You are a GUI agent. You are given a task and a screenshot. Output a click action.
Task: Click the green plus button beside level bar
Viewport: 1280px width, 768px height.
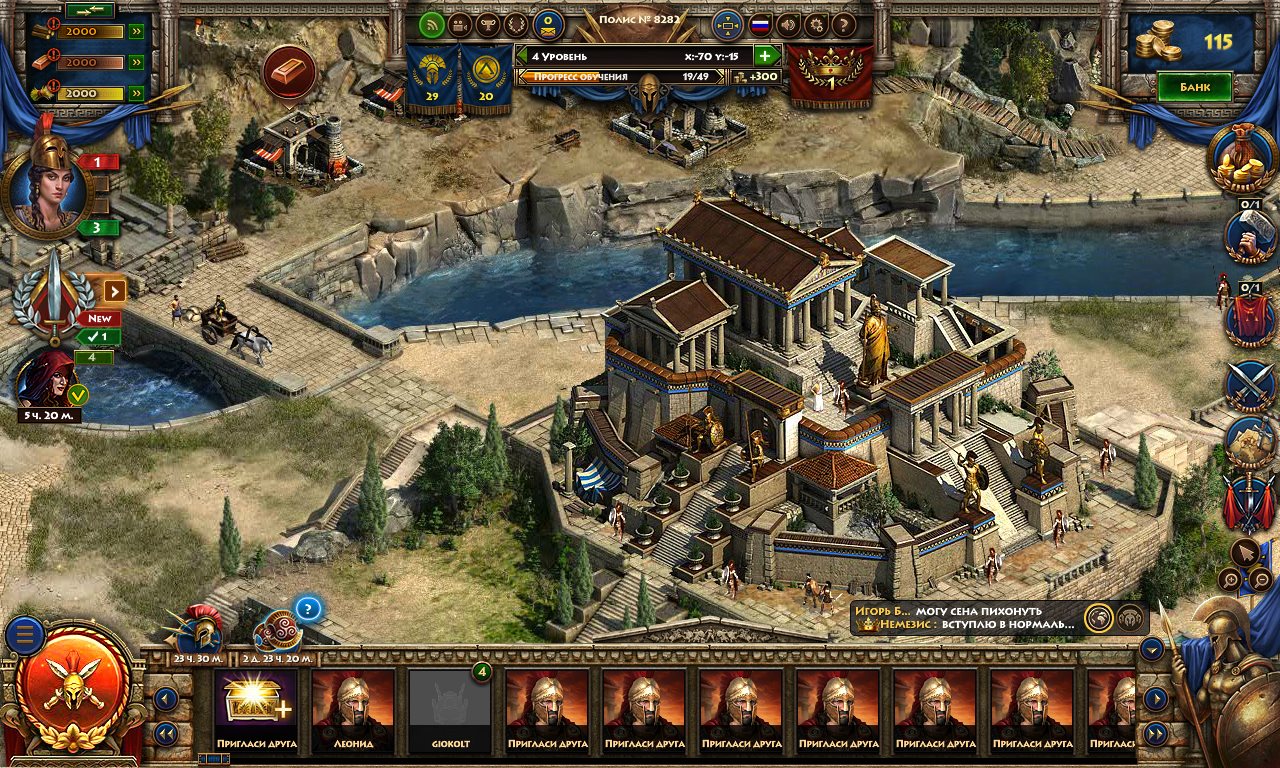766,56
